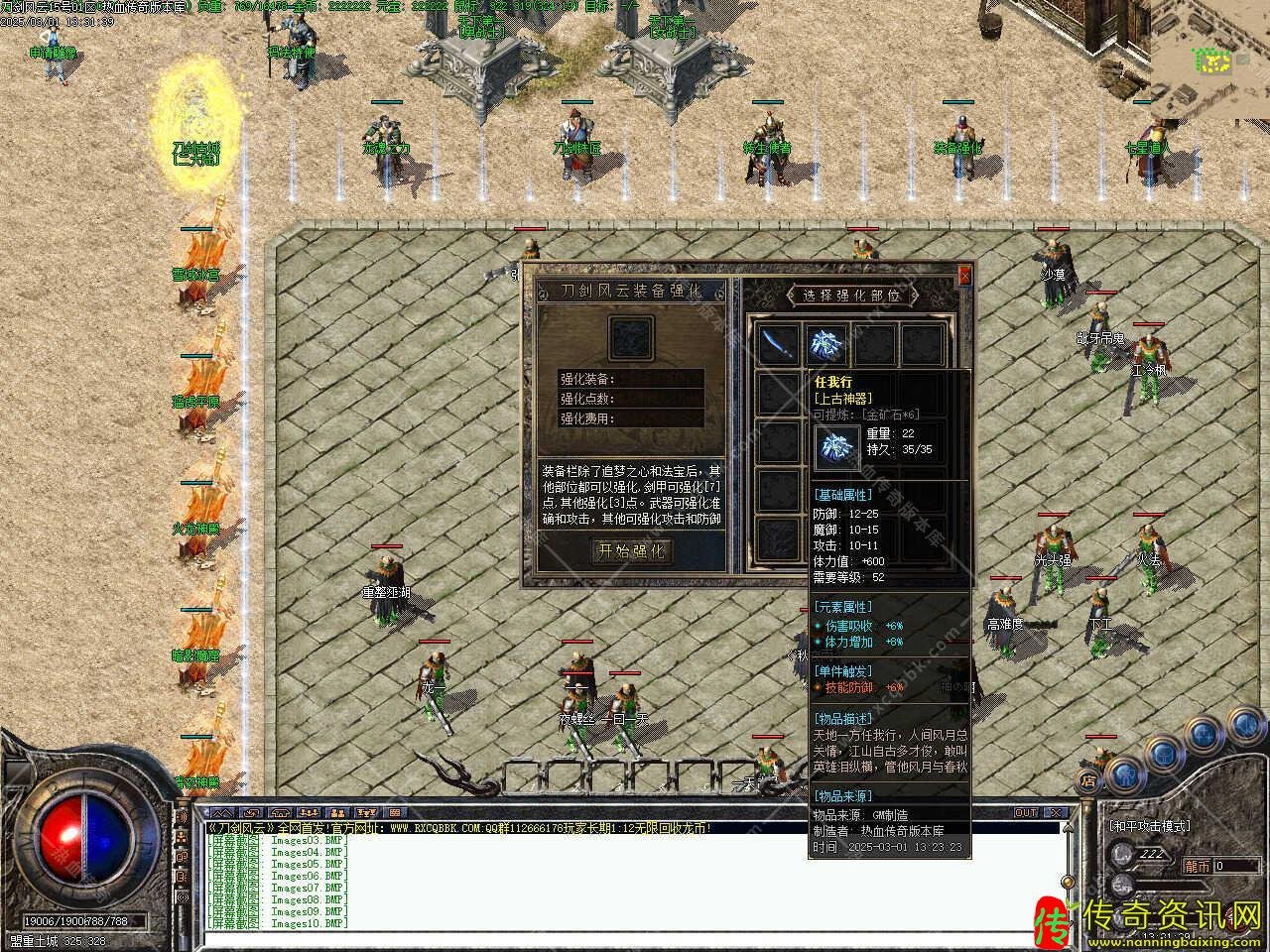
Task: Click the OUT button above chat
Action: click(1026, 813)
